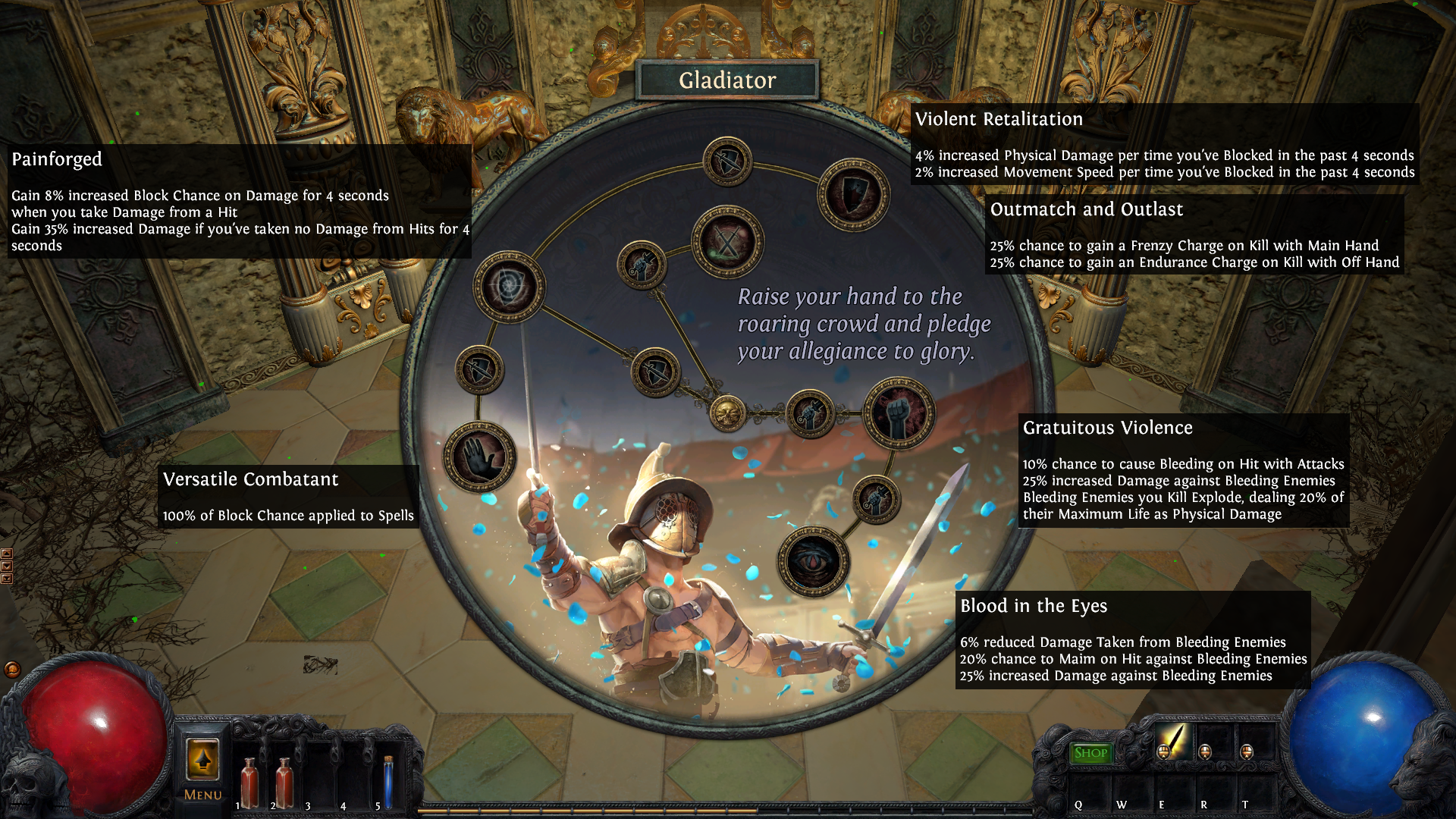
Task: Click the chat single scroll-down arrow
Action: point(7,566)
